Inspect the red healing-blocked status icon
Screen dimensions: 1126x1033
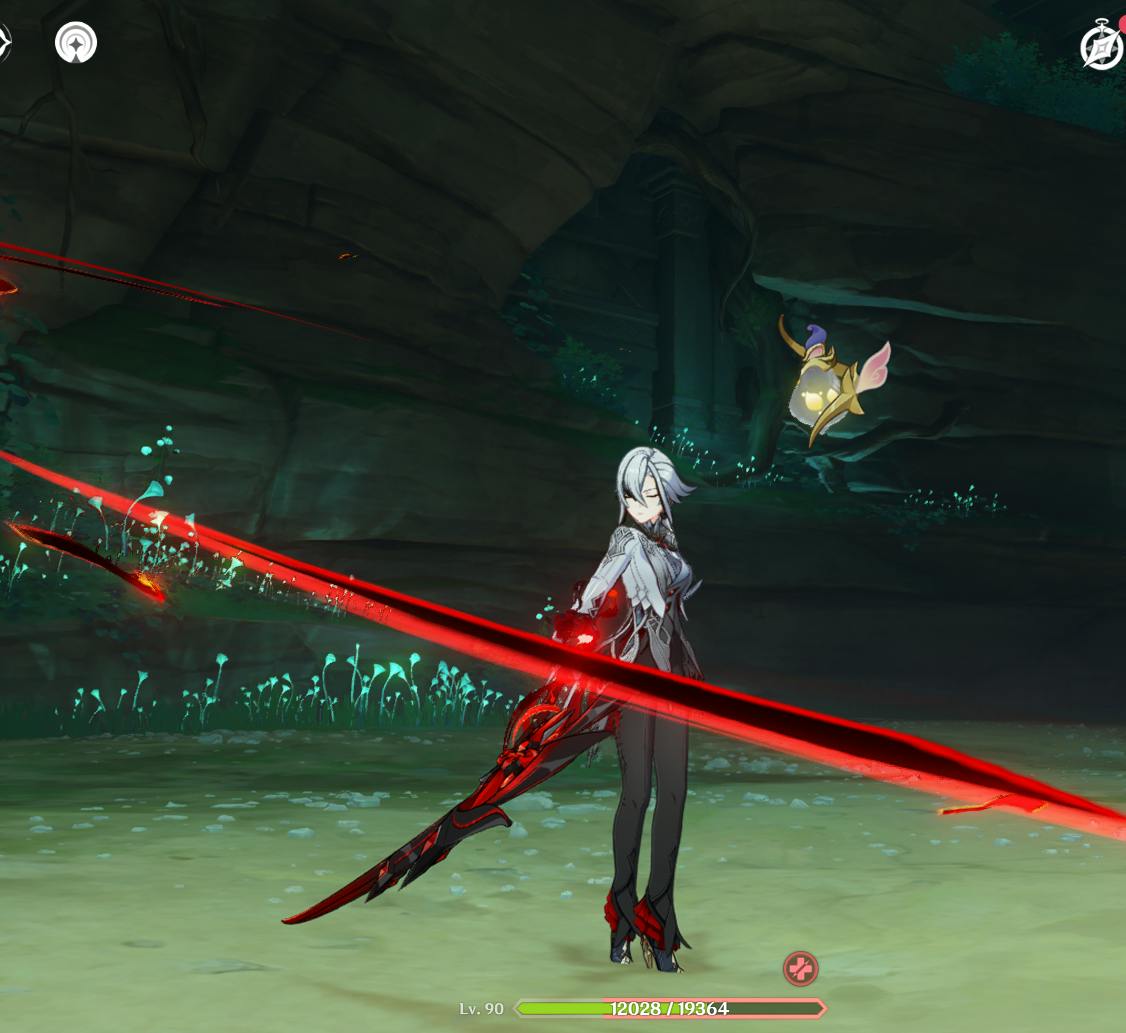(x=800, y=968)
